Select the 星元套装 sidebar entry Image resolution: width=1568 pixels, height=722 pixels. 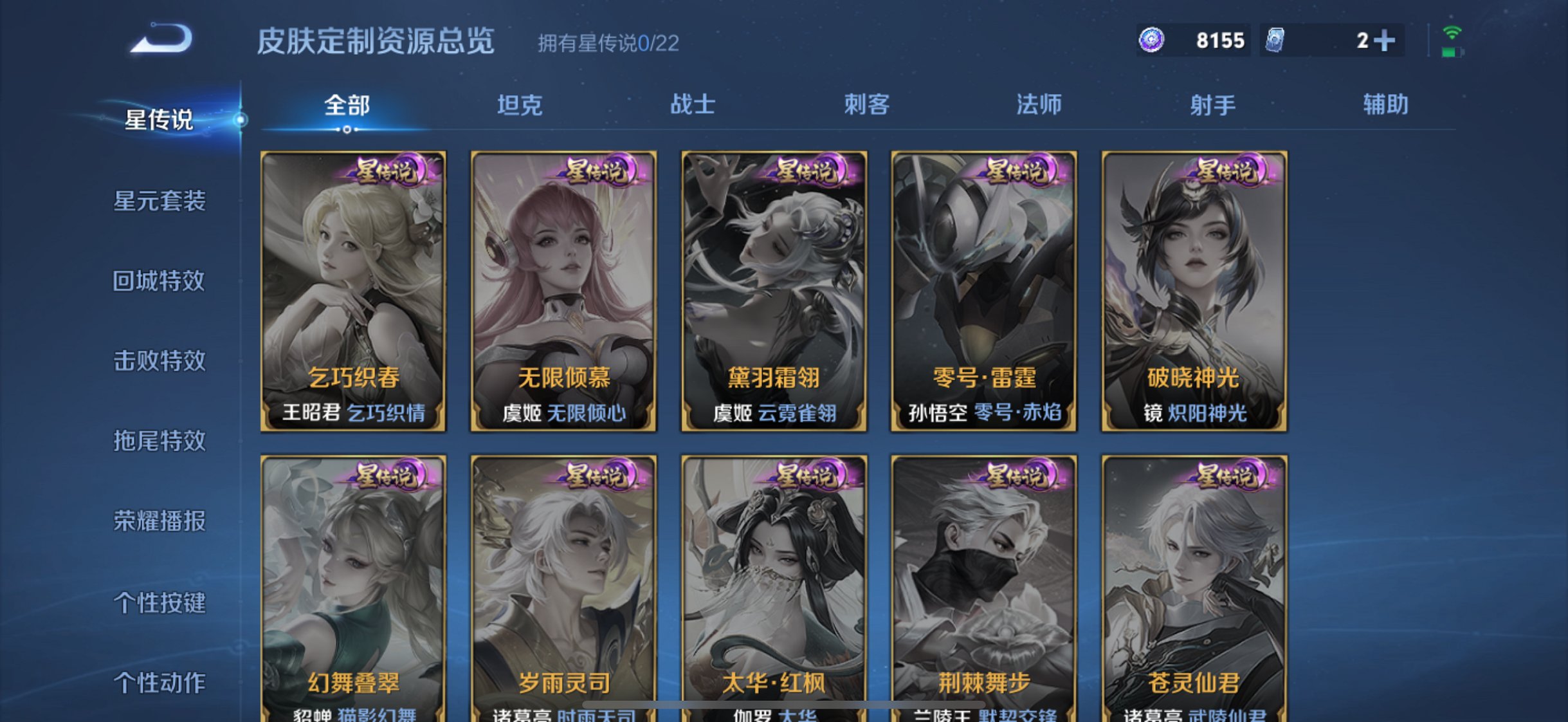[x=160, y=201]
